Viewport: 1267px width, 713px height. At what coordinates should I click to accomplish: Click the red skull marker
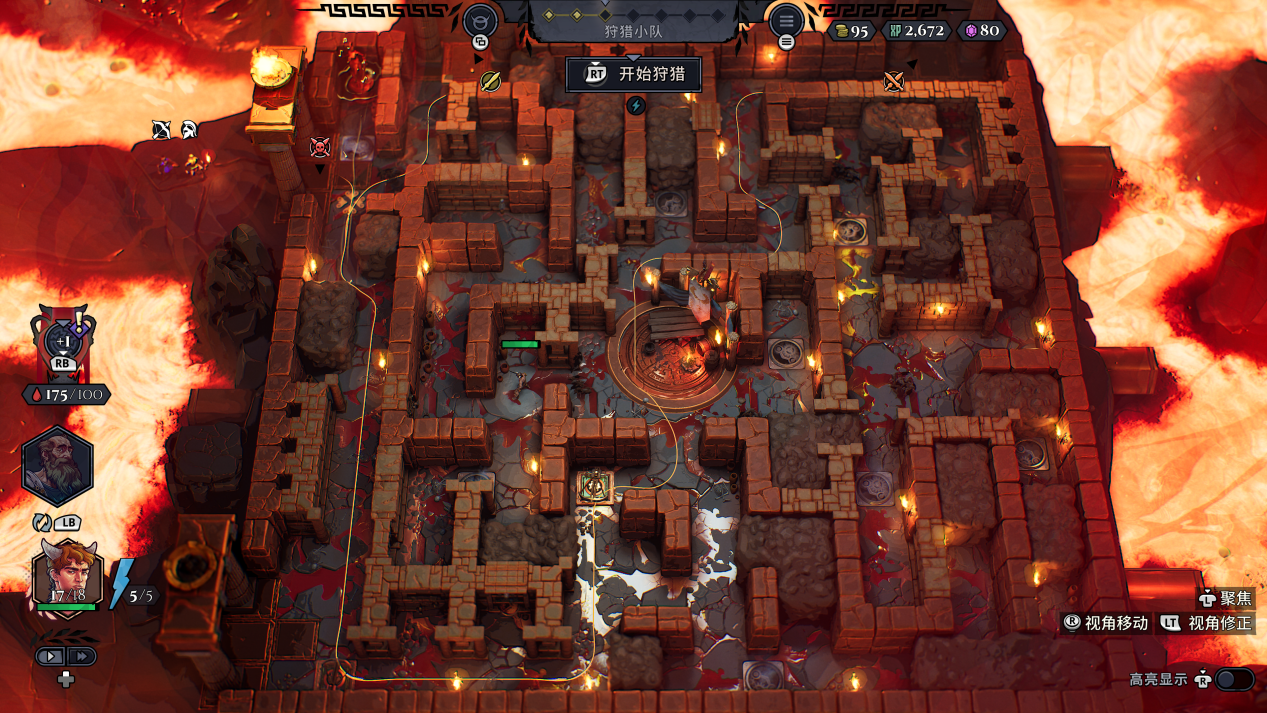[x=320, y=148]
